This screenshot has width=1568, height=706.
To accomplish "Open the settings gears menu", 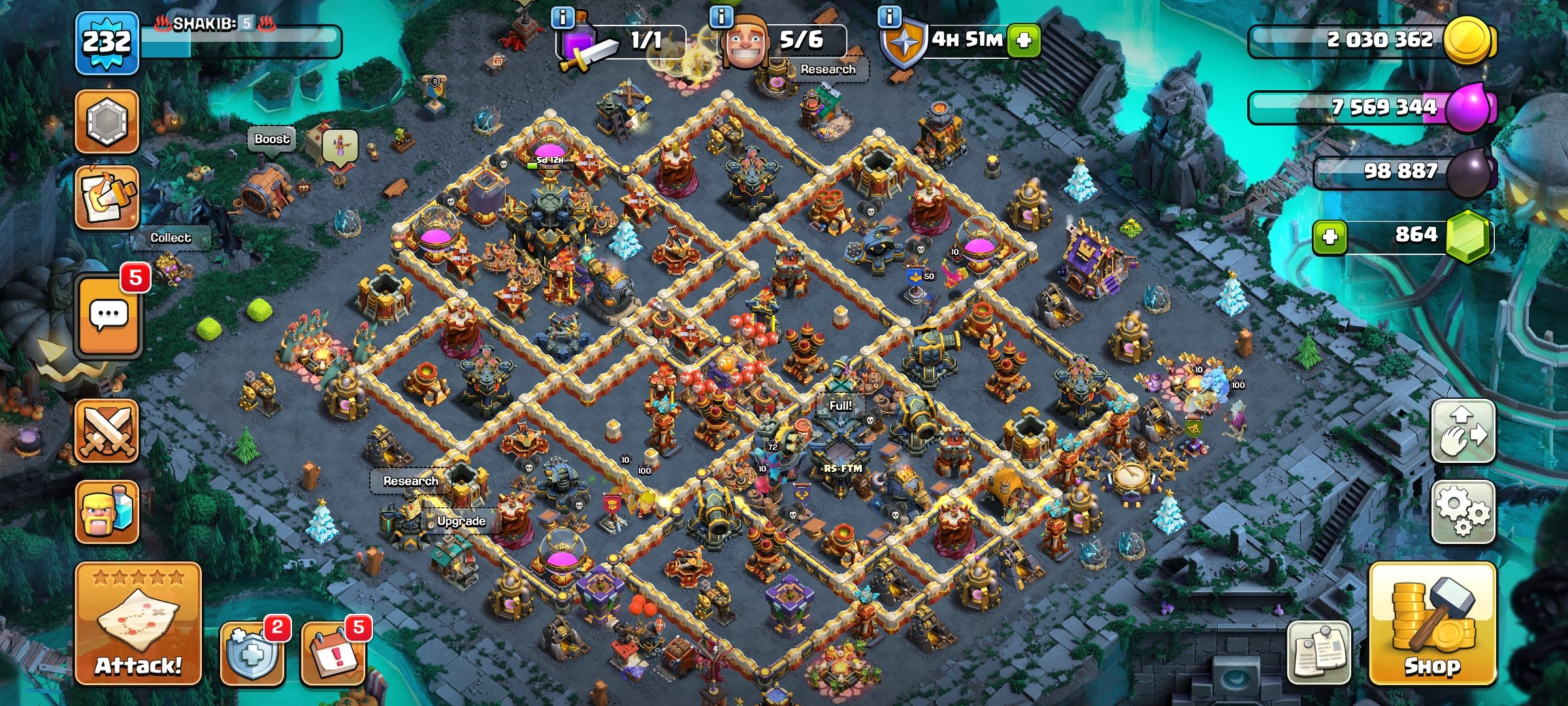I will click(1463, 512).
